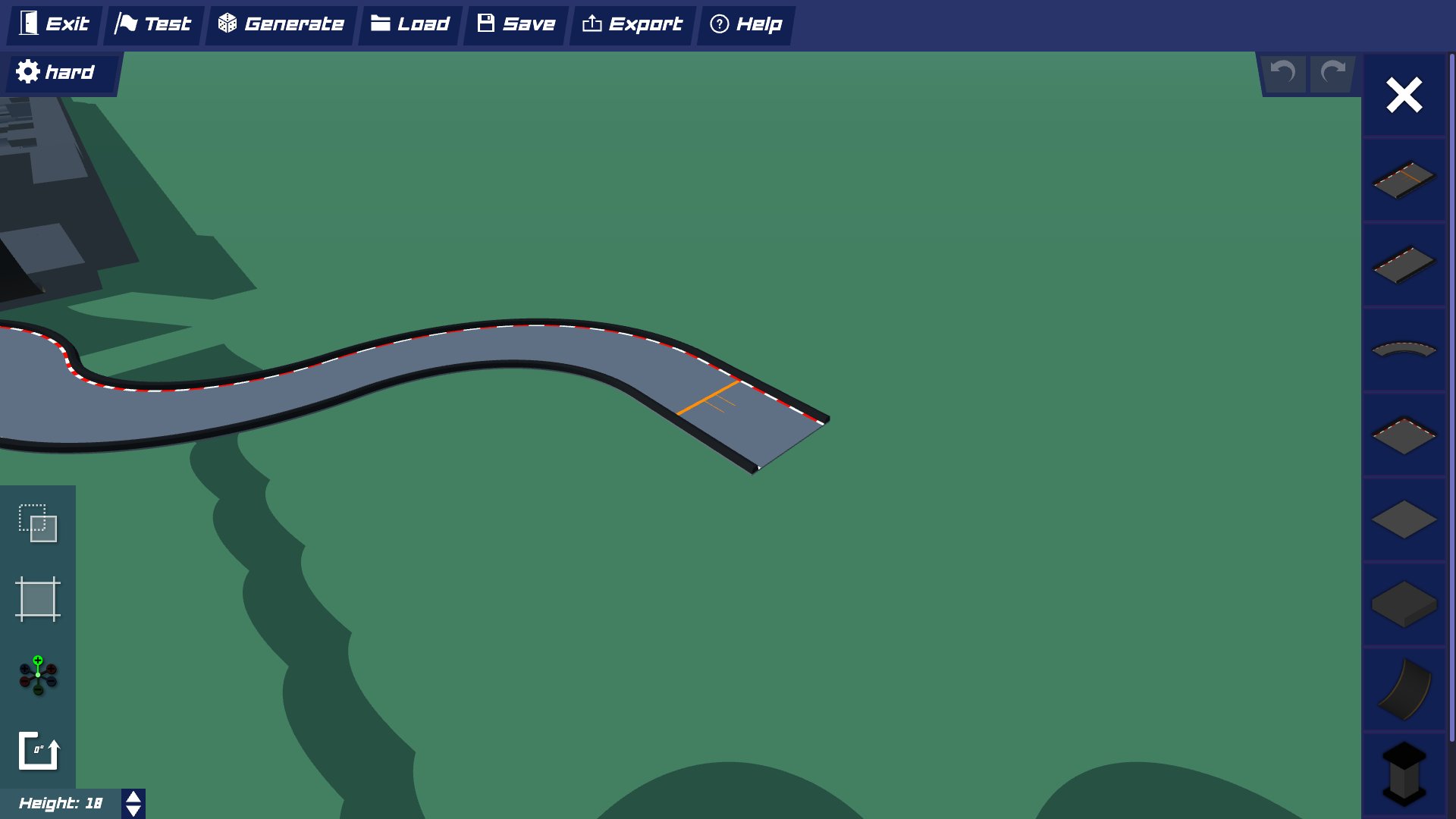
Task: Pick the raised block terrain piece
Action: click(1404, 604)
